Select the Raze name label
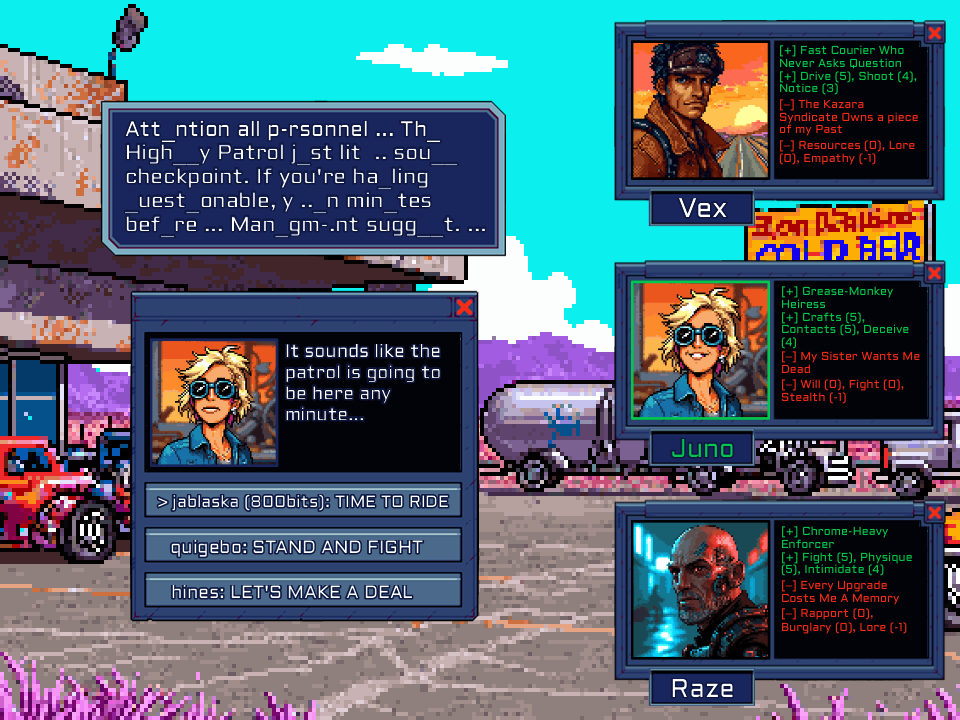This screenshot has height=720, width=960. [x=702, y=688]
